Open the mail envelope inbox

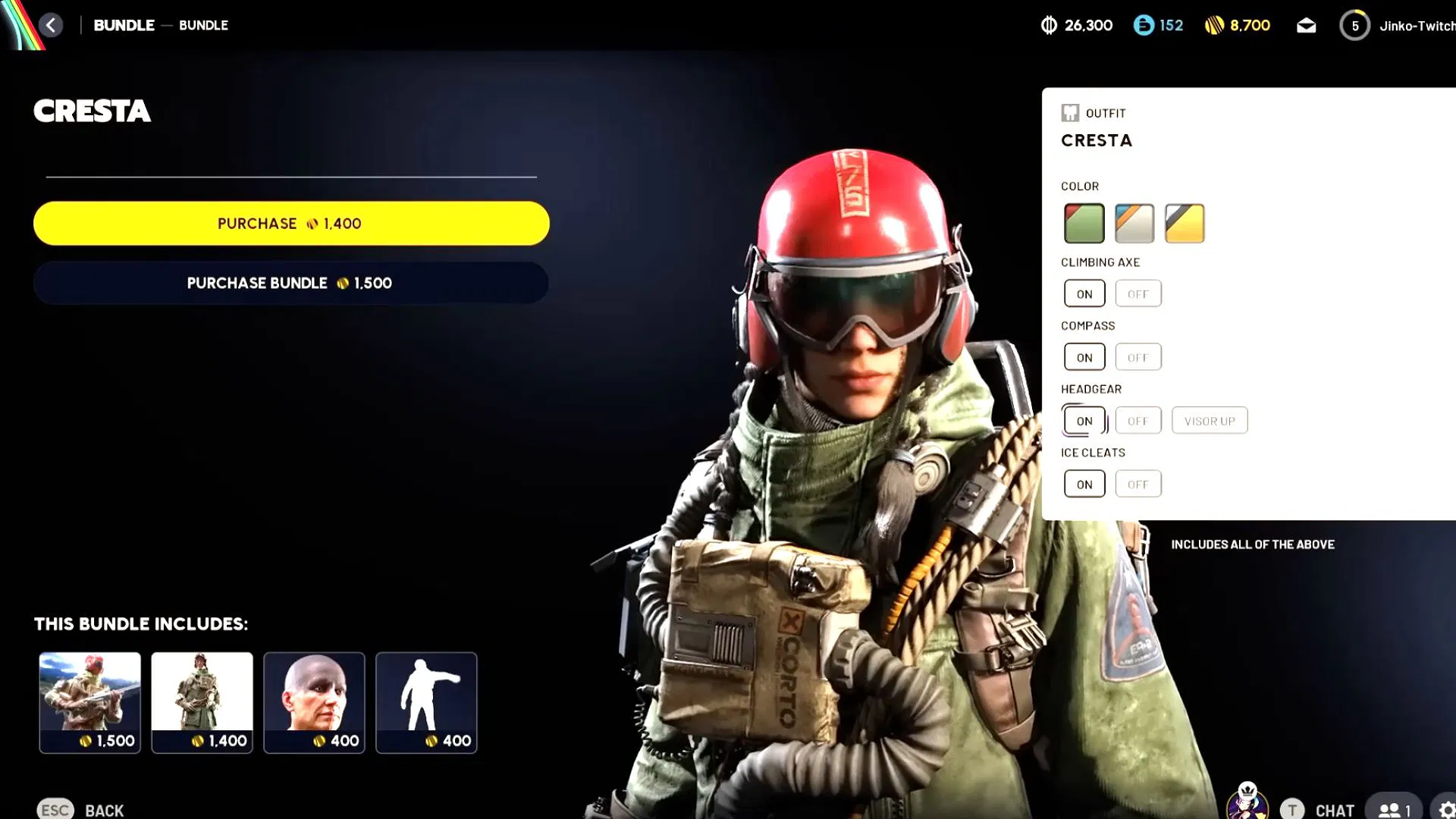point(1306,25)
